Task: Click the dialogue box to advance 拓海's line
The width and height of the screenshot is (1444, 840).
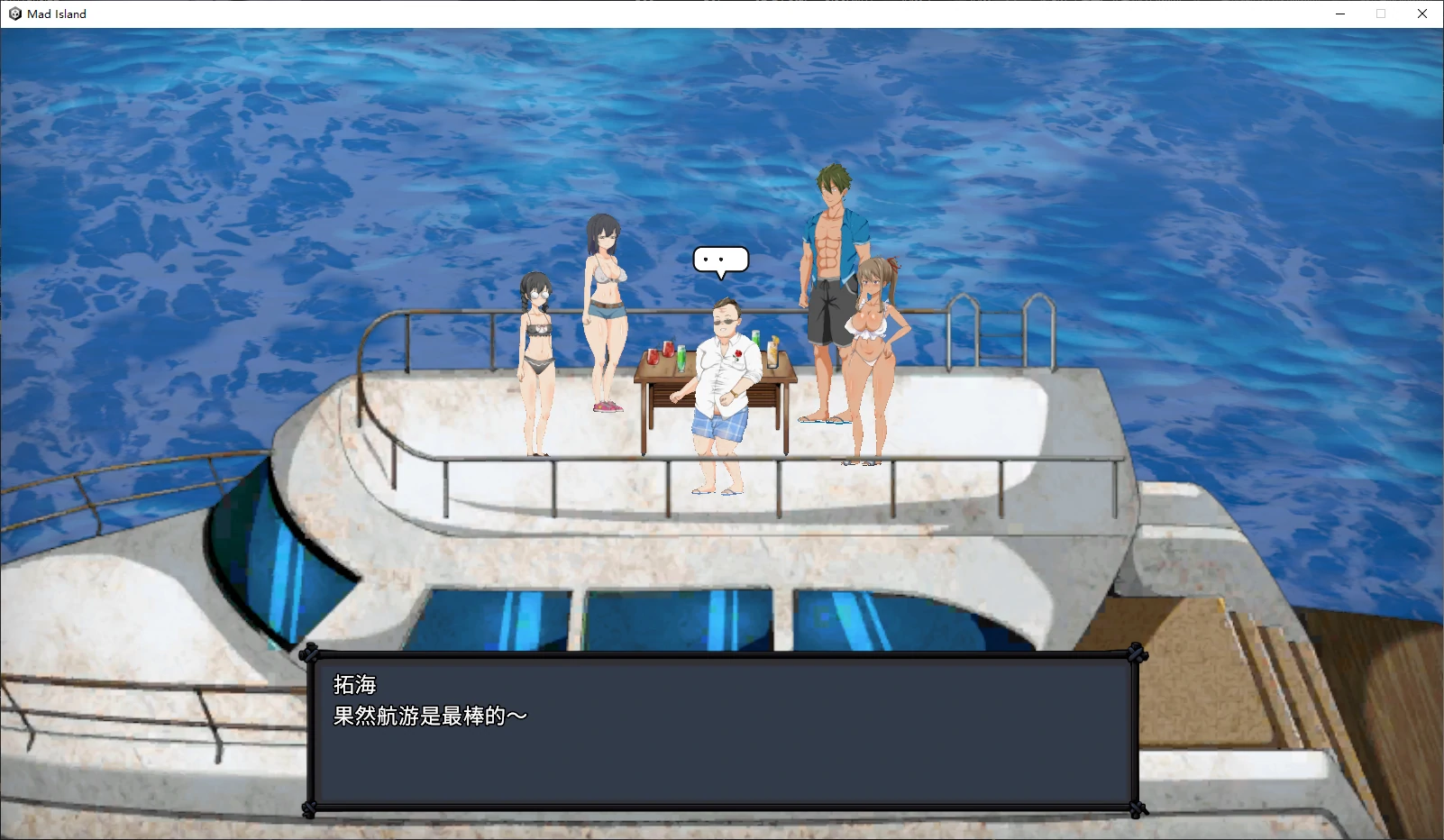Action: [721, 730]
